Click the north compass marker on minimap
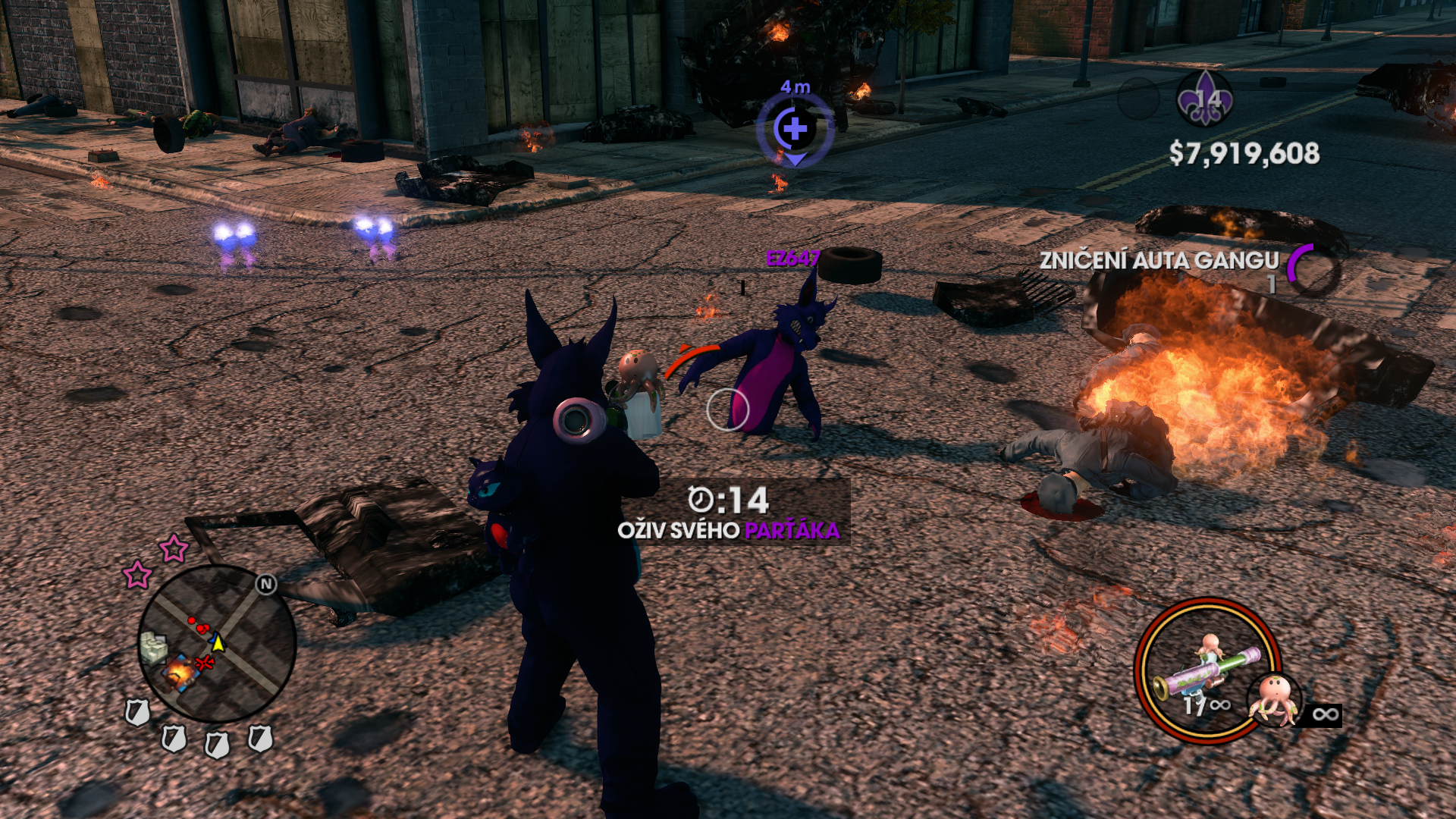1456x819 pixels. tap(266, 584)
